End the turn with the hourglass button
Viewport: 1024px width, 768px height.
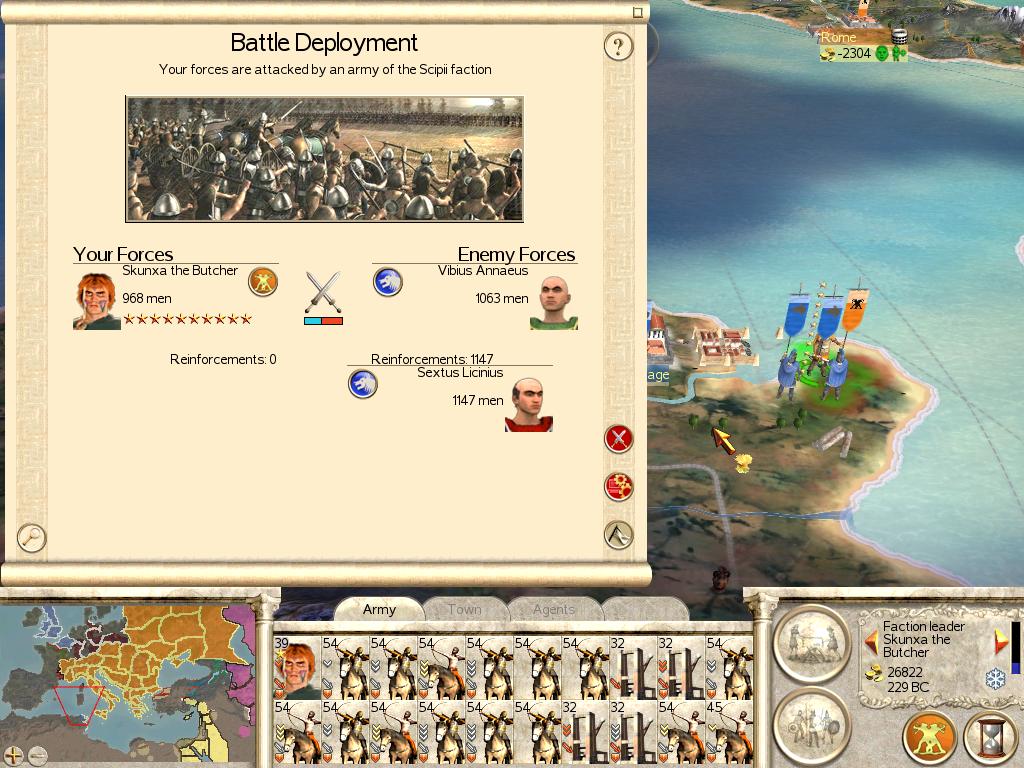(x=989, y=738)
